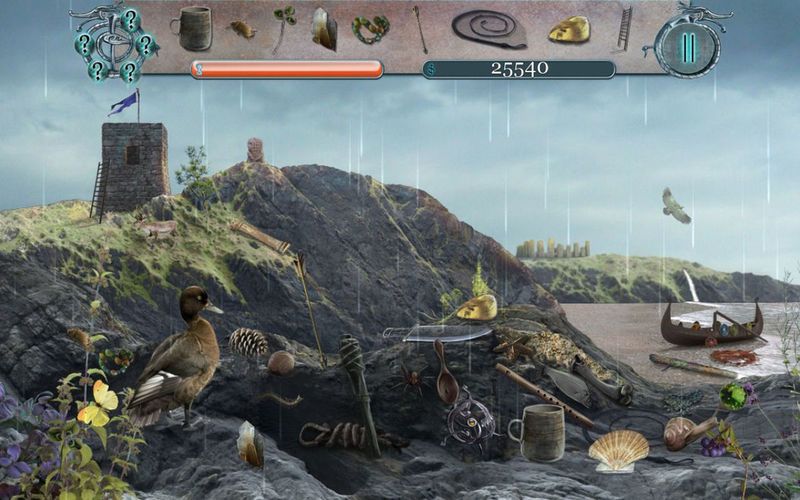The image size is (800, 500).
Task: Select the ladder icon in the item list
Action: 625,28
